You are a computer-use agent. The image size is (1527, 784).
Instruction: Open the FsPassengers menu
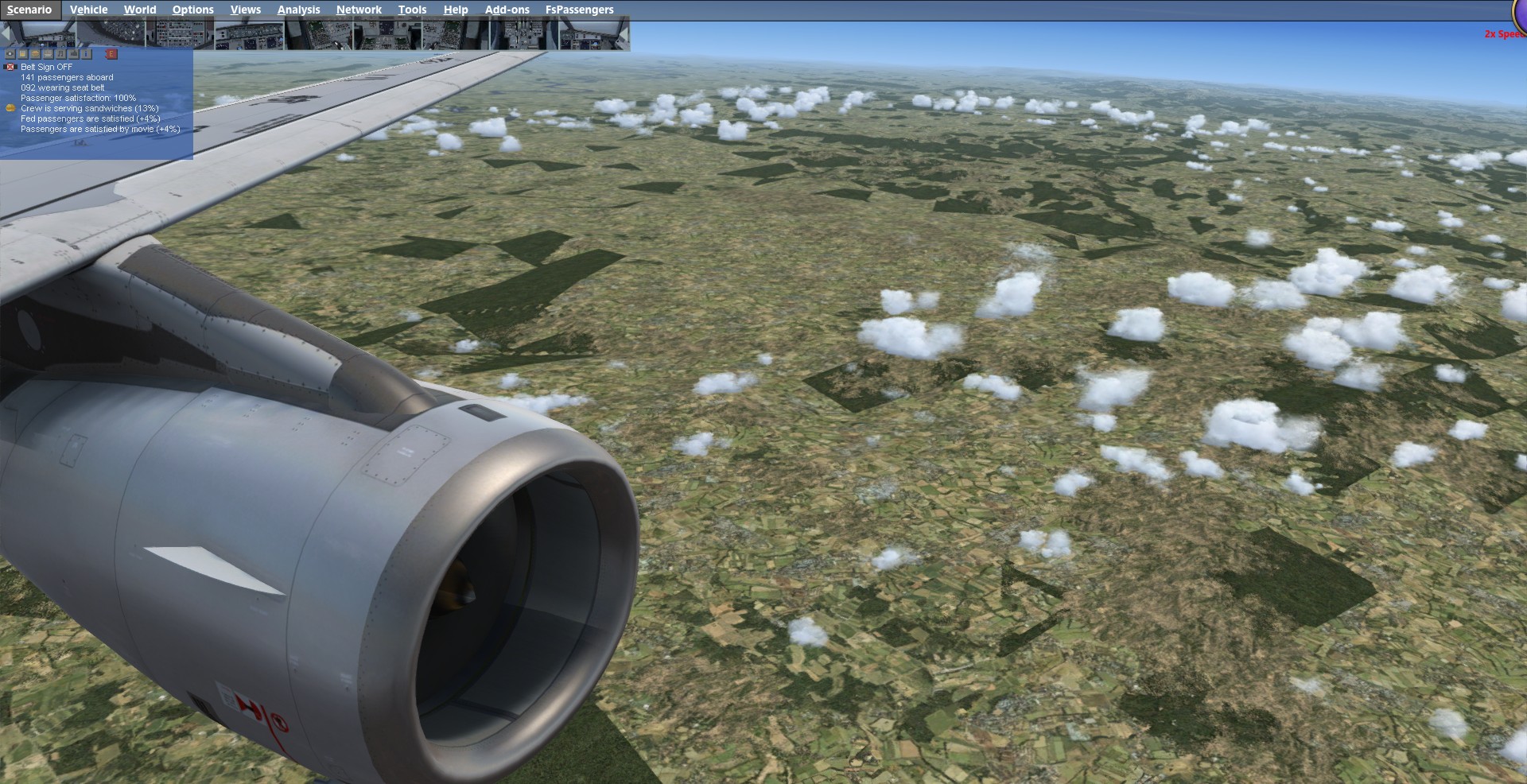click(x=579, y=10)
